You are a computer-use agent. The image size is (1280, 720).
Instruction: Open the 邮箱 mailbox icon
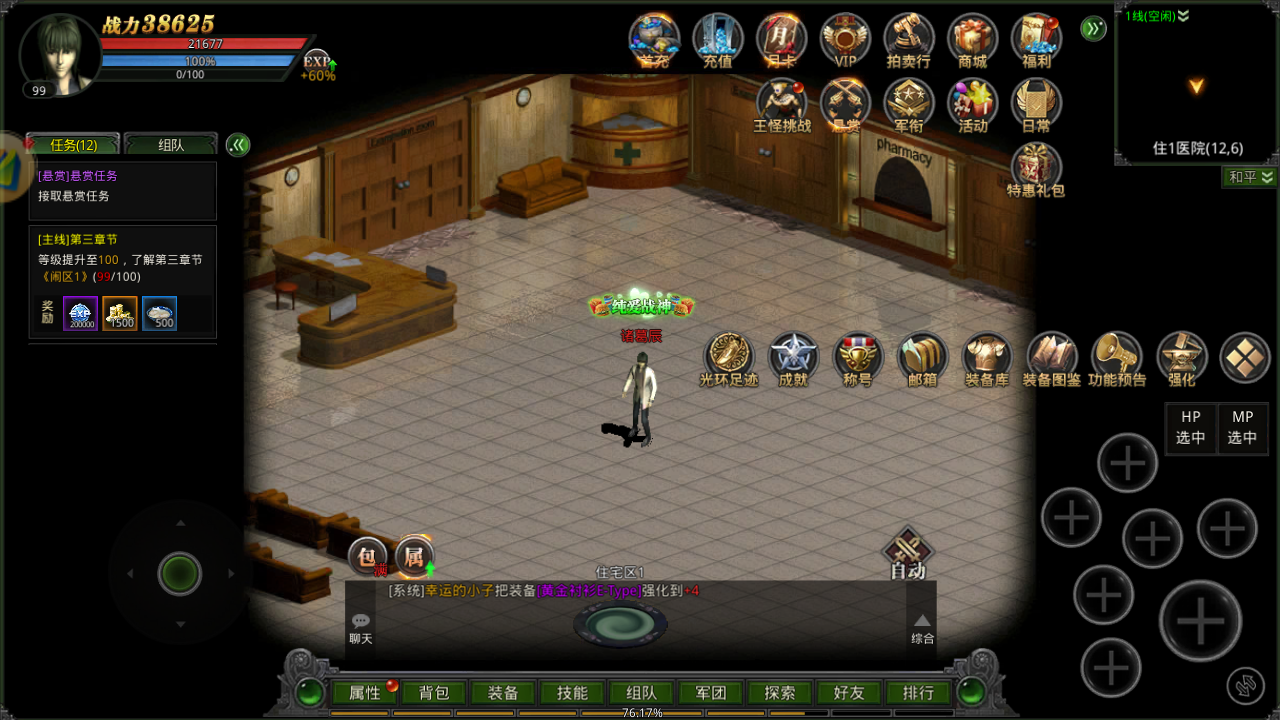point(921,359)
